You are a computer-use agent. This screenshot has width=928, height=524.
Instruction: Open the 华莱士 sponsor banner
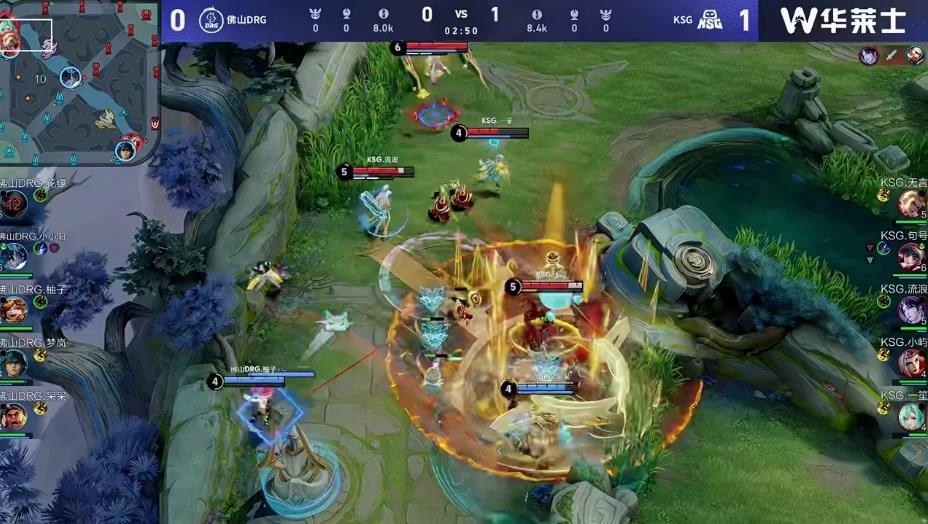843,20
